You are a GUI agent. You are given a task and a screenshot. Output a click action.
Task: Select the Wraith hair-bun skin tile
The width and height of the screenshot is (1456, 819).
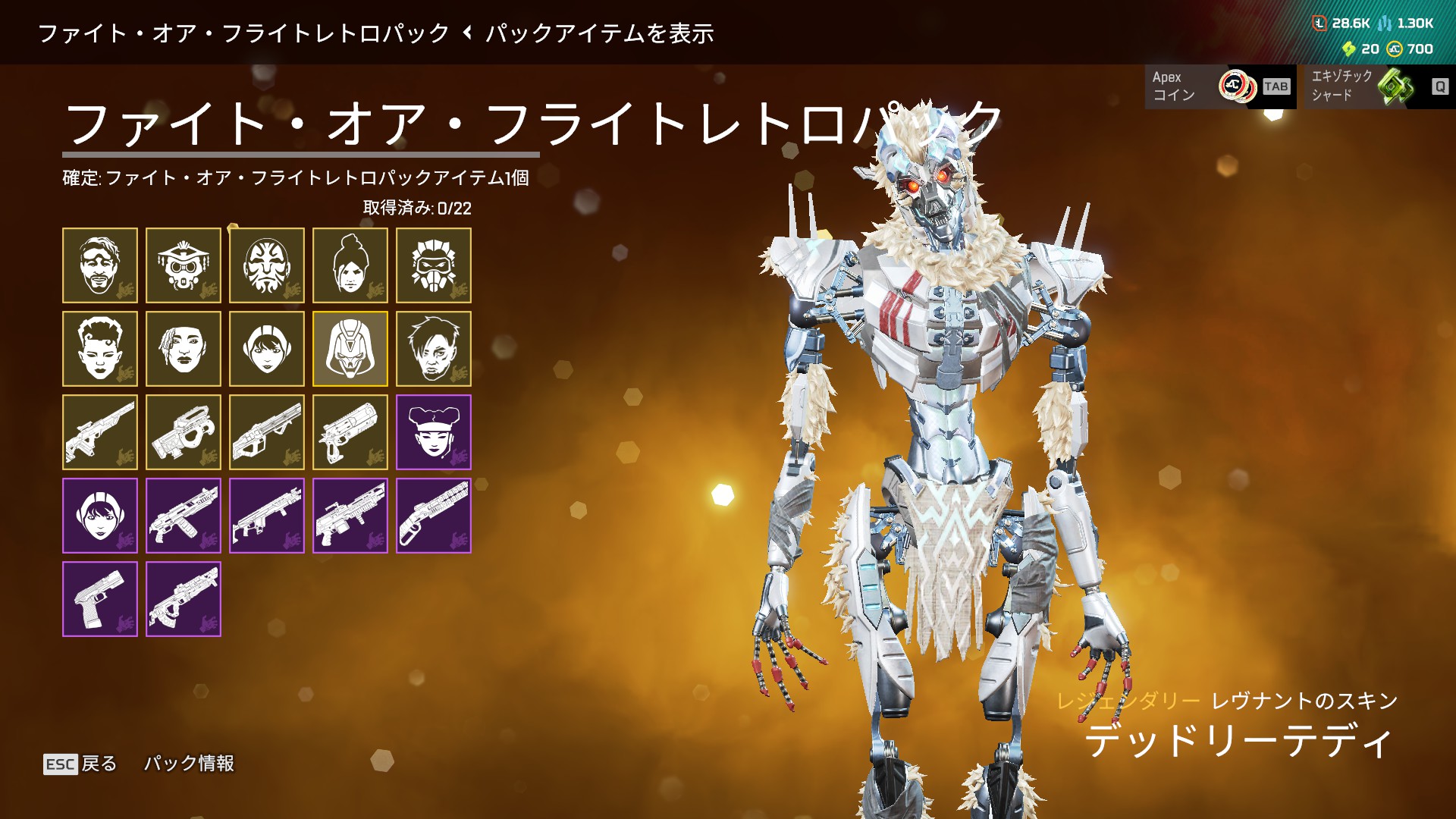pos(350,265)
